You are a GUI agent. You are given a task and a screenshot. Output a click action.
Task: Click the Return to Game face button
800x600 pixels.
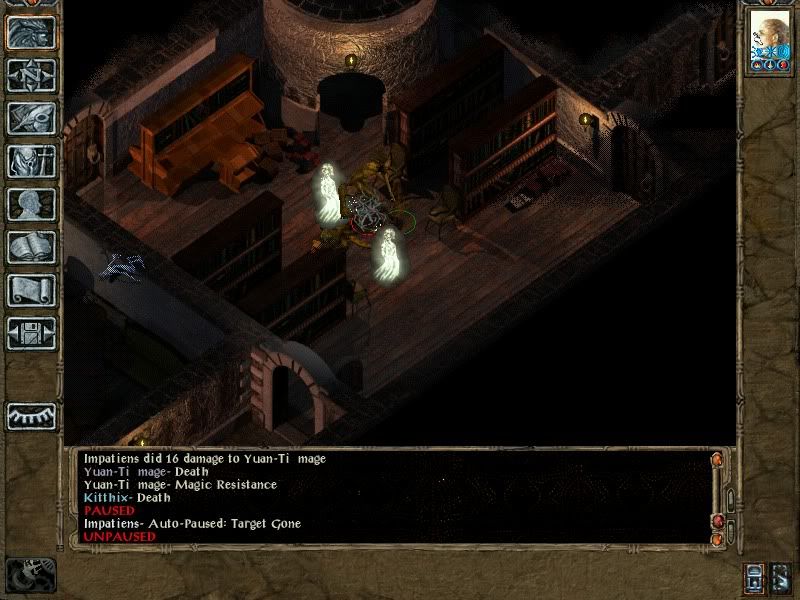pos(31,32)
